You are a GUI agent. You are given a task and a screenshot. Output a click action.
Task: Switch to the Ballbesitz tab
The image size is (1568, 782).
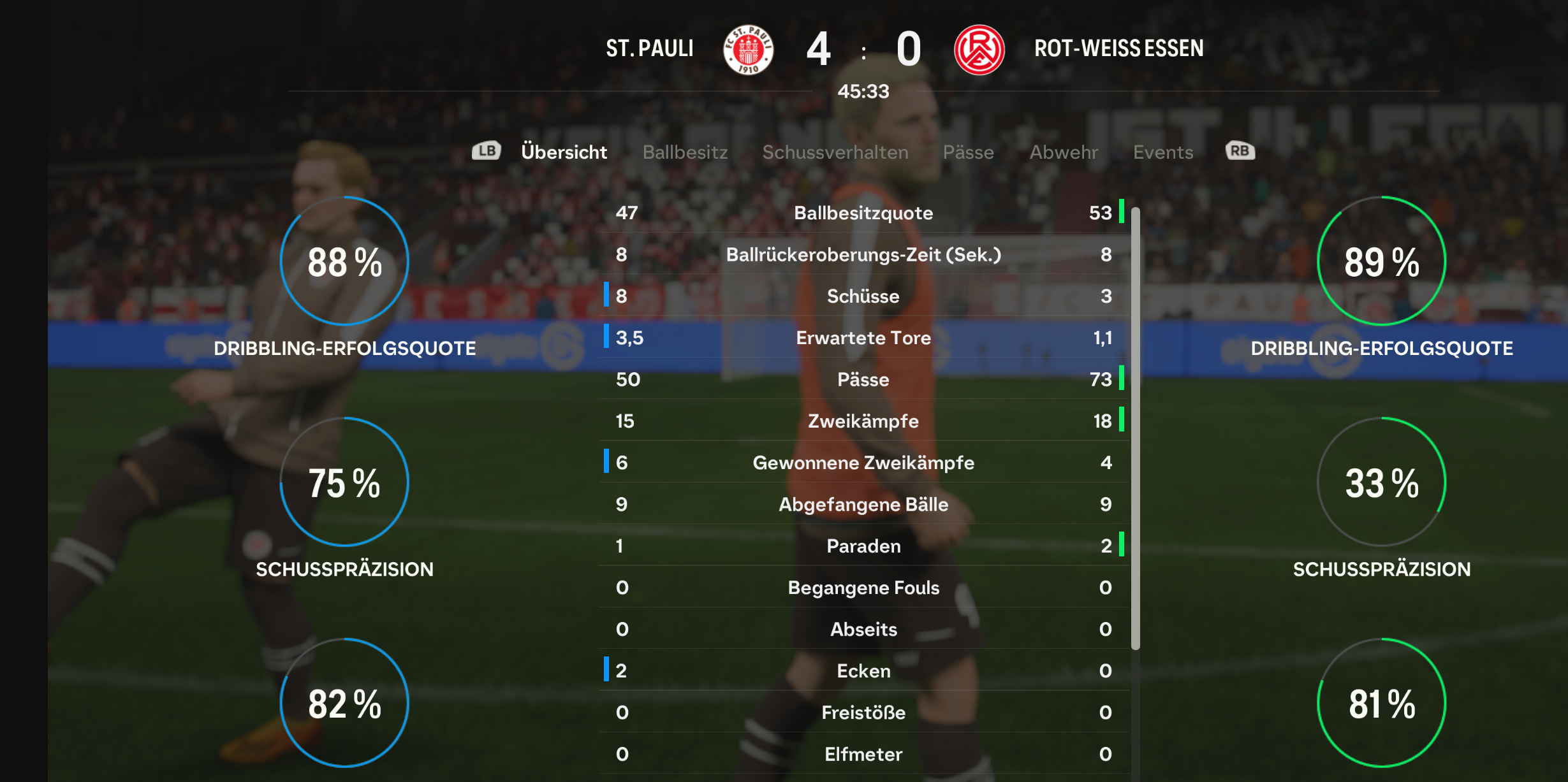[685, 152]
